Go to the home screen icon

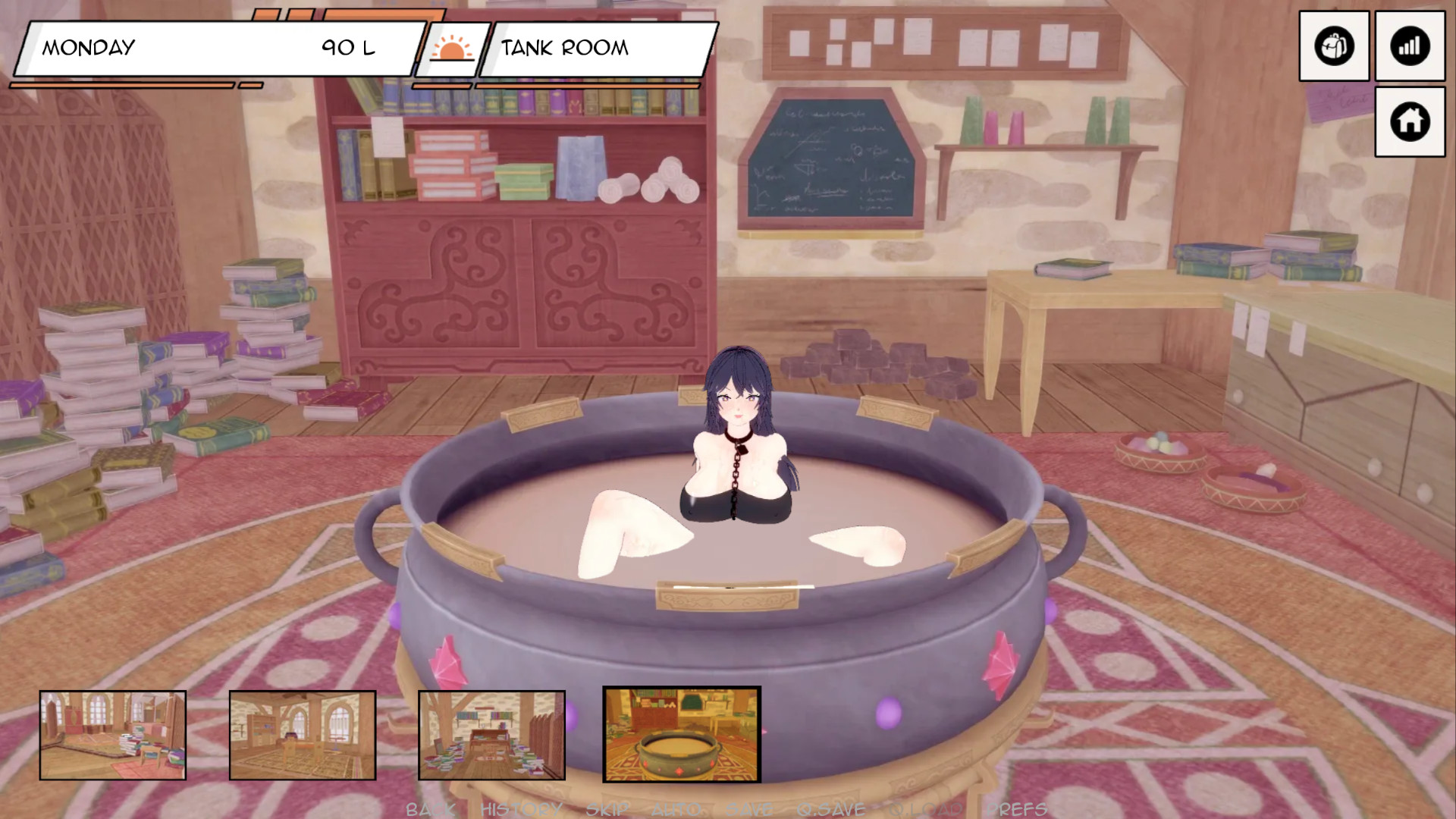point(1410,121)
